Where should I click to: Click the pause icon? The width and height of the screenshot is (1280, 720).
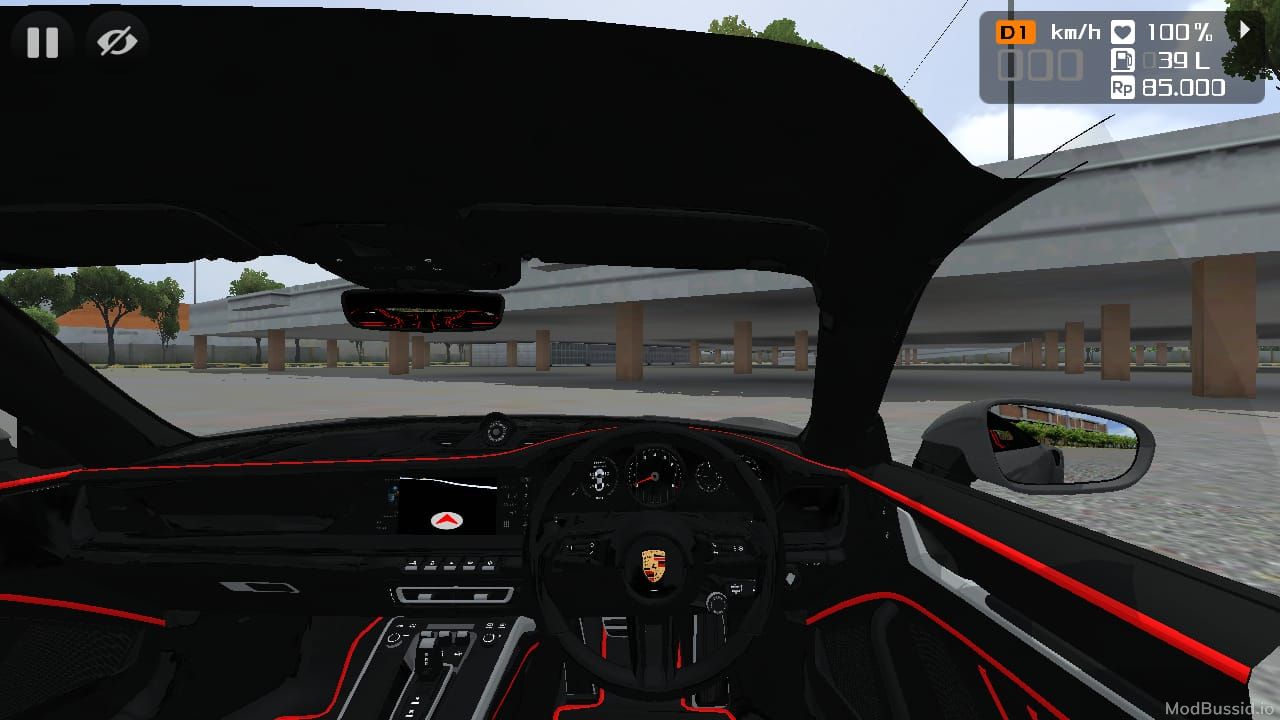(41, 41)
